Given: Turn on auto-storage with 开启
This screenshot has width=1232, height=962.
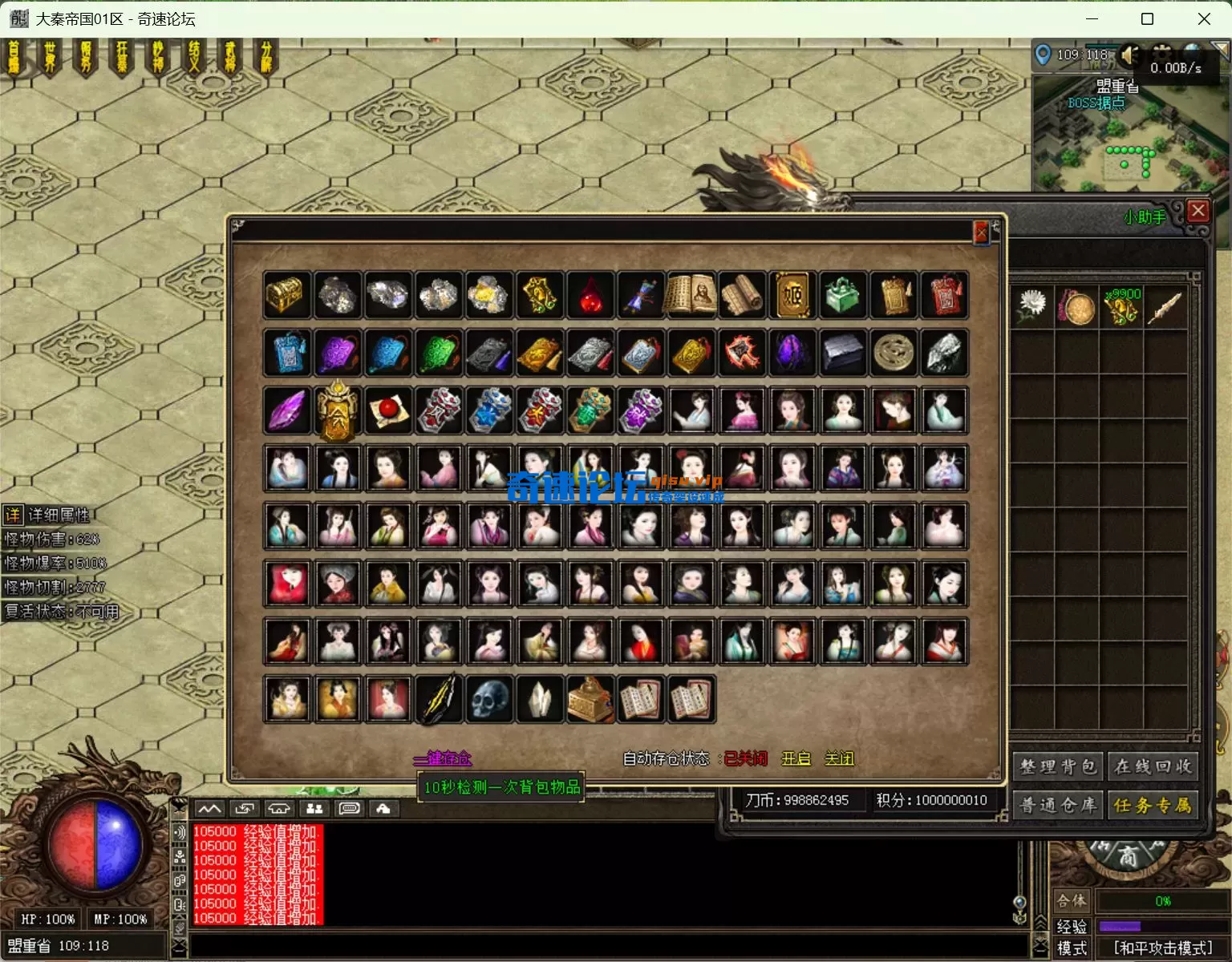Looking at the screenshot, I should [x=796, y=758].
